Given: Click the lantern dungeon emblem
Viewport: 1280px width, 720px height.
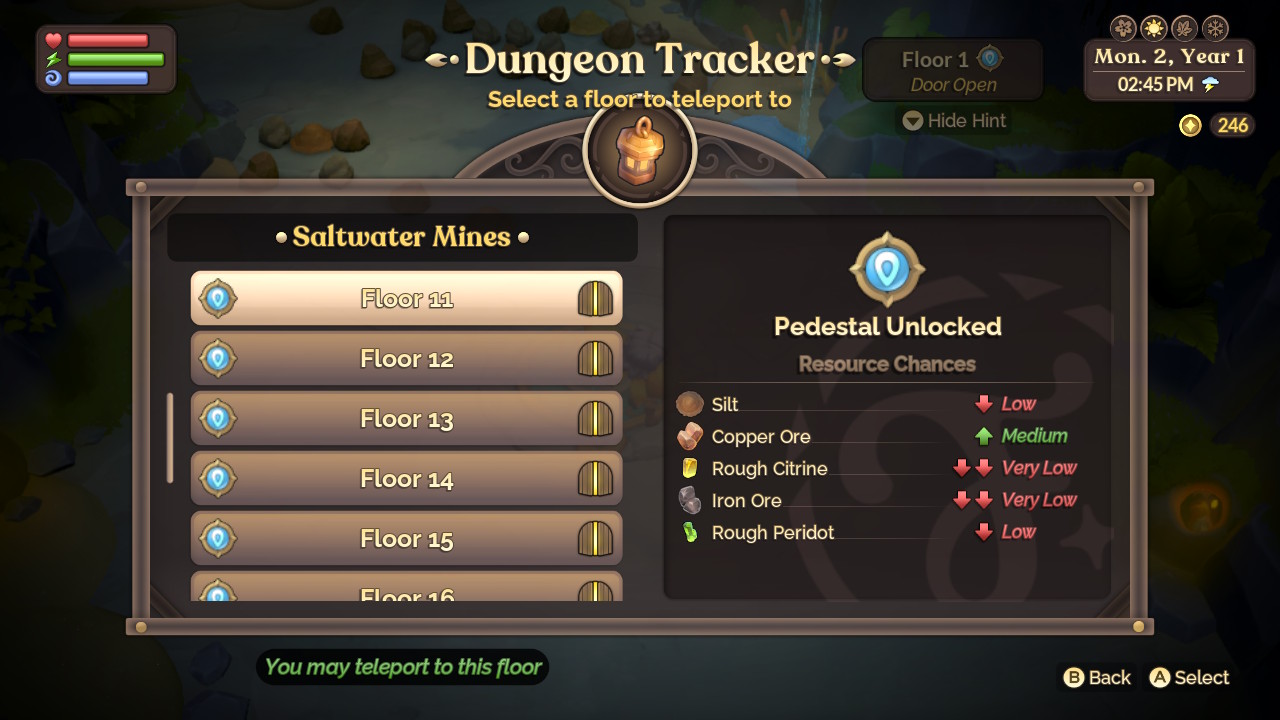Looking at the screenshot, I should [x=639, y=151].
